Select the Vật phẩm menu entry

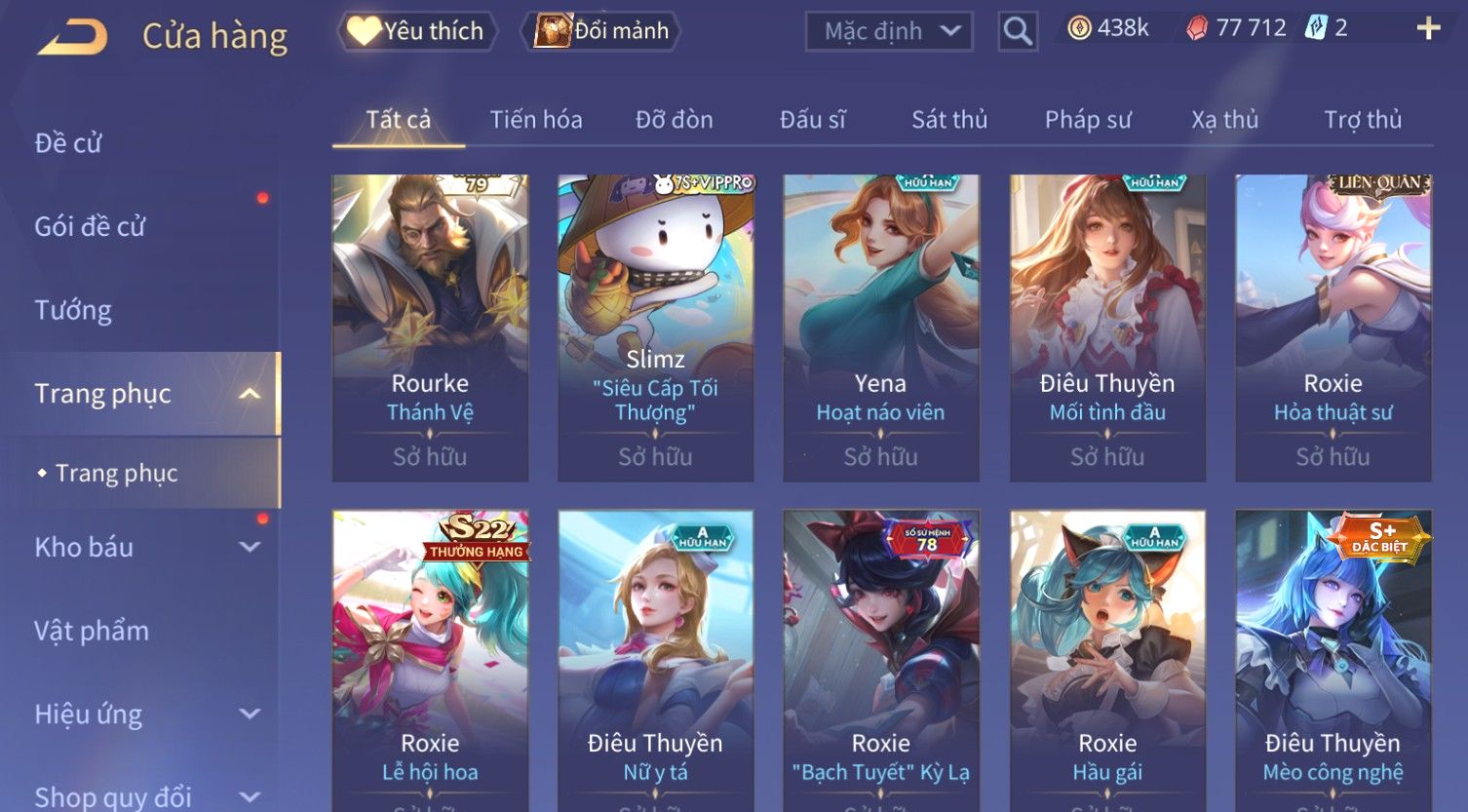pyautogui.click(x=92, y=631)
